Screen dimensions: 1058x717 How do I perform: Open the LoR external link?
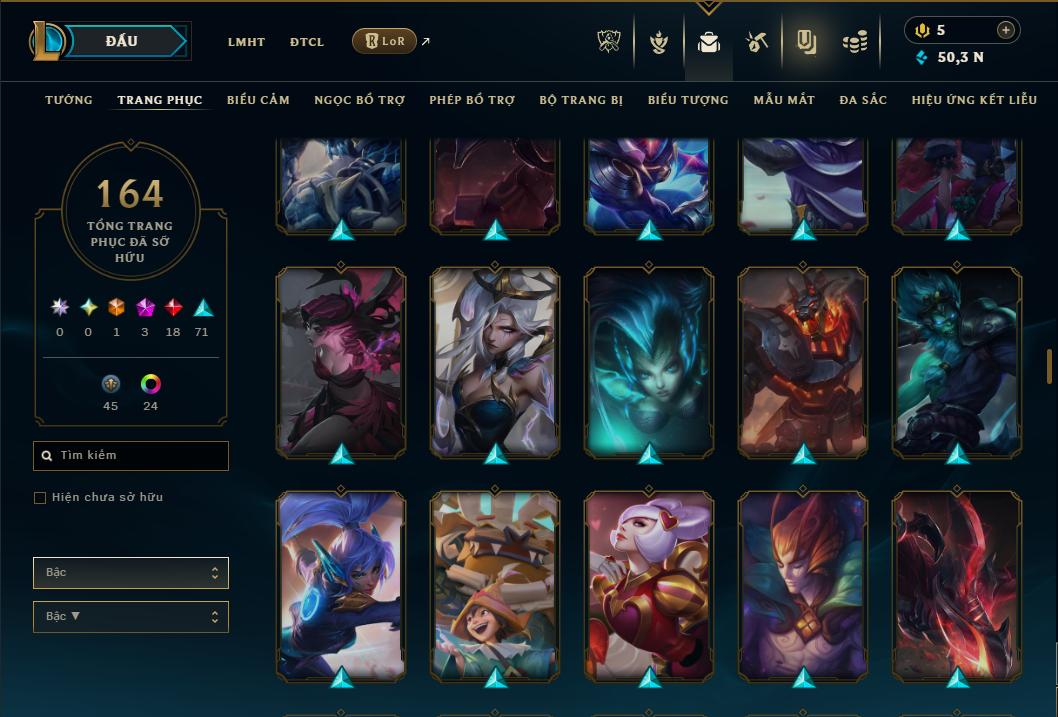pos(385,41)
